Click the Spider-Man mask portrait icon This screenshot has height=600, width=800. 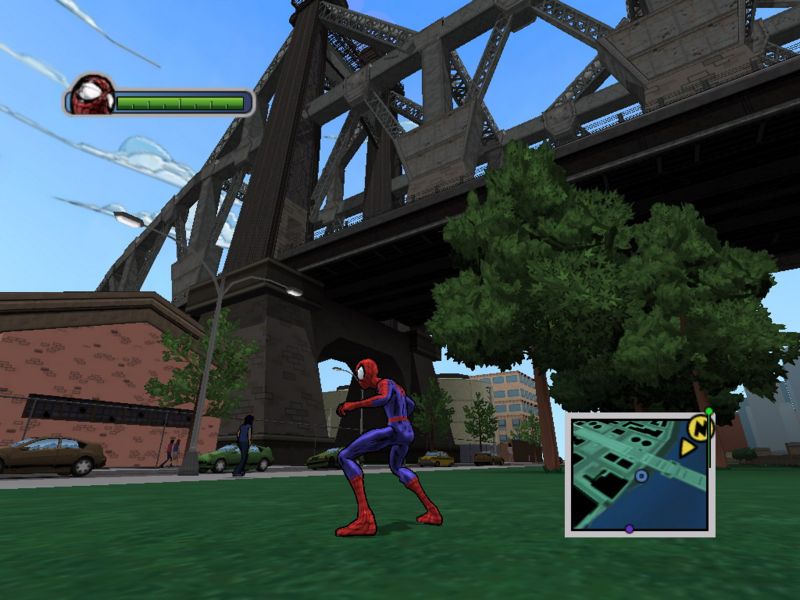tap(92, 96)
